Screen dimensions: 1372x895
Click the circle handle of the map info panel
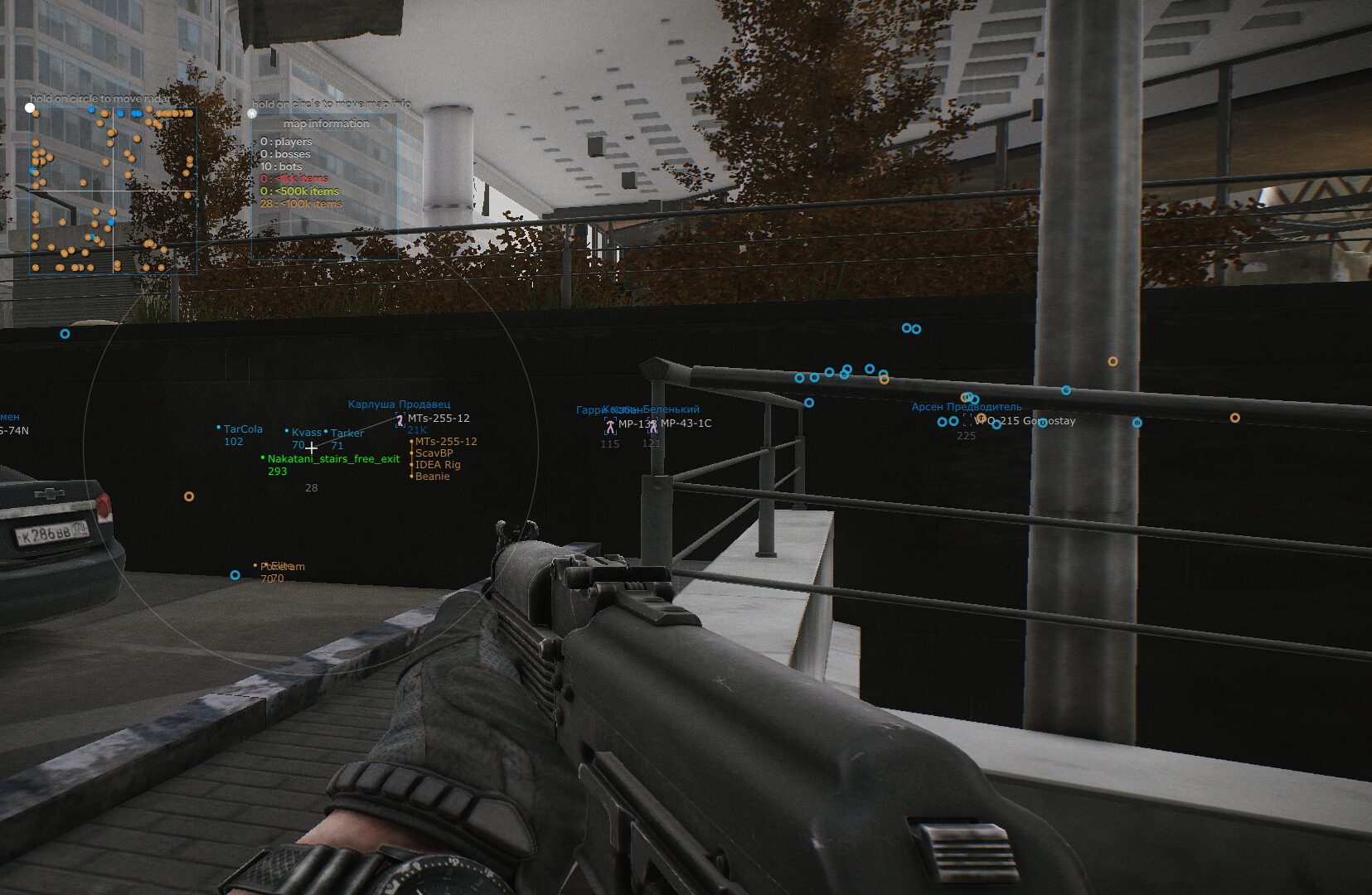(x=252, y=114)
